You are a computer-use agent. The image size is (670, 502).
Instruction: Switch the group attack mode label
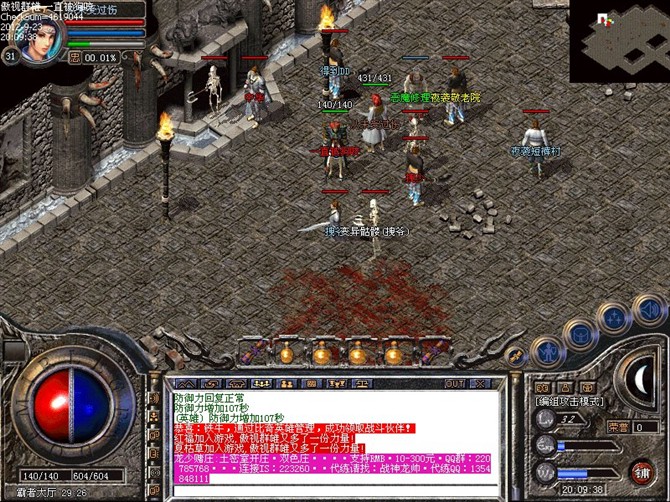(570, 401)
